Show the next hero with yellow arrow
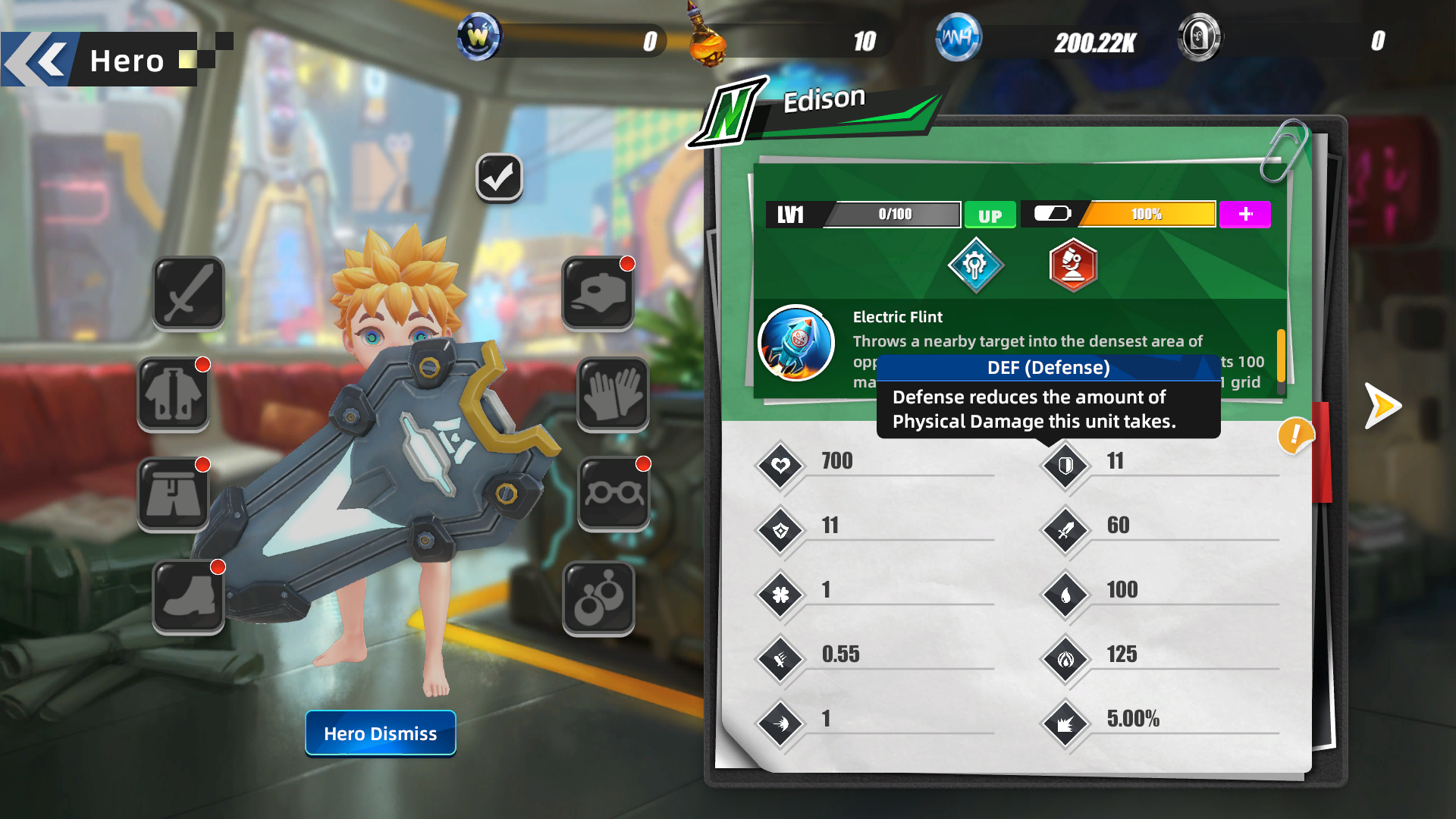1456x819 pixels. click(x=1382, y=406)
